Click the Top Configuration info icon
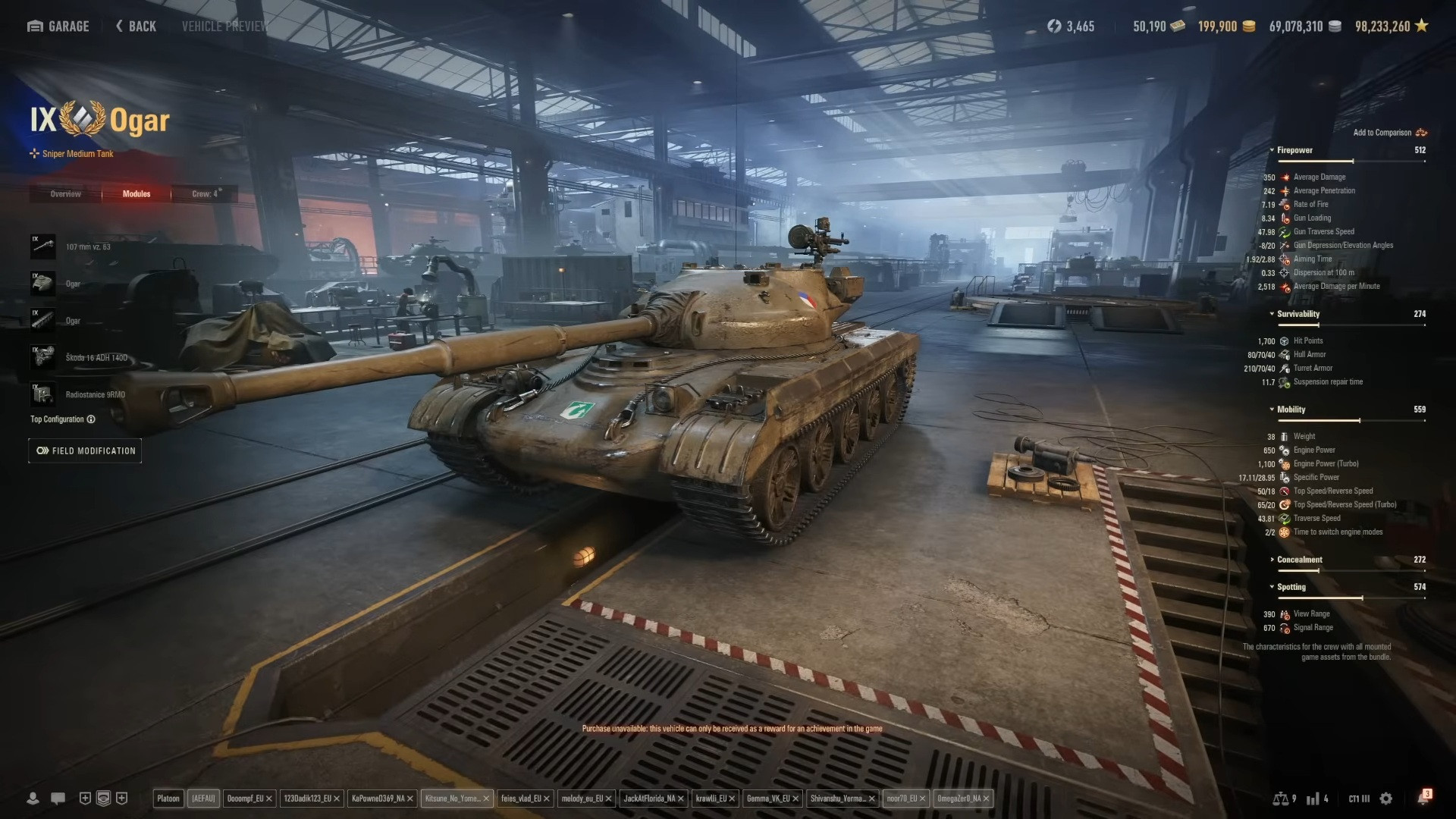Image resolution: width=1456 pixels, height=819 pixels. tap(91, 419)
